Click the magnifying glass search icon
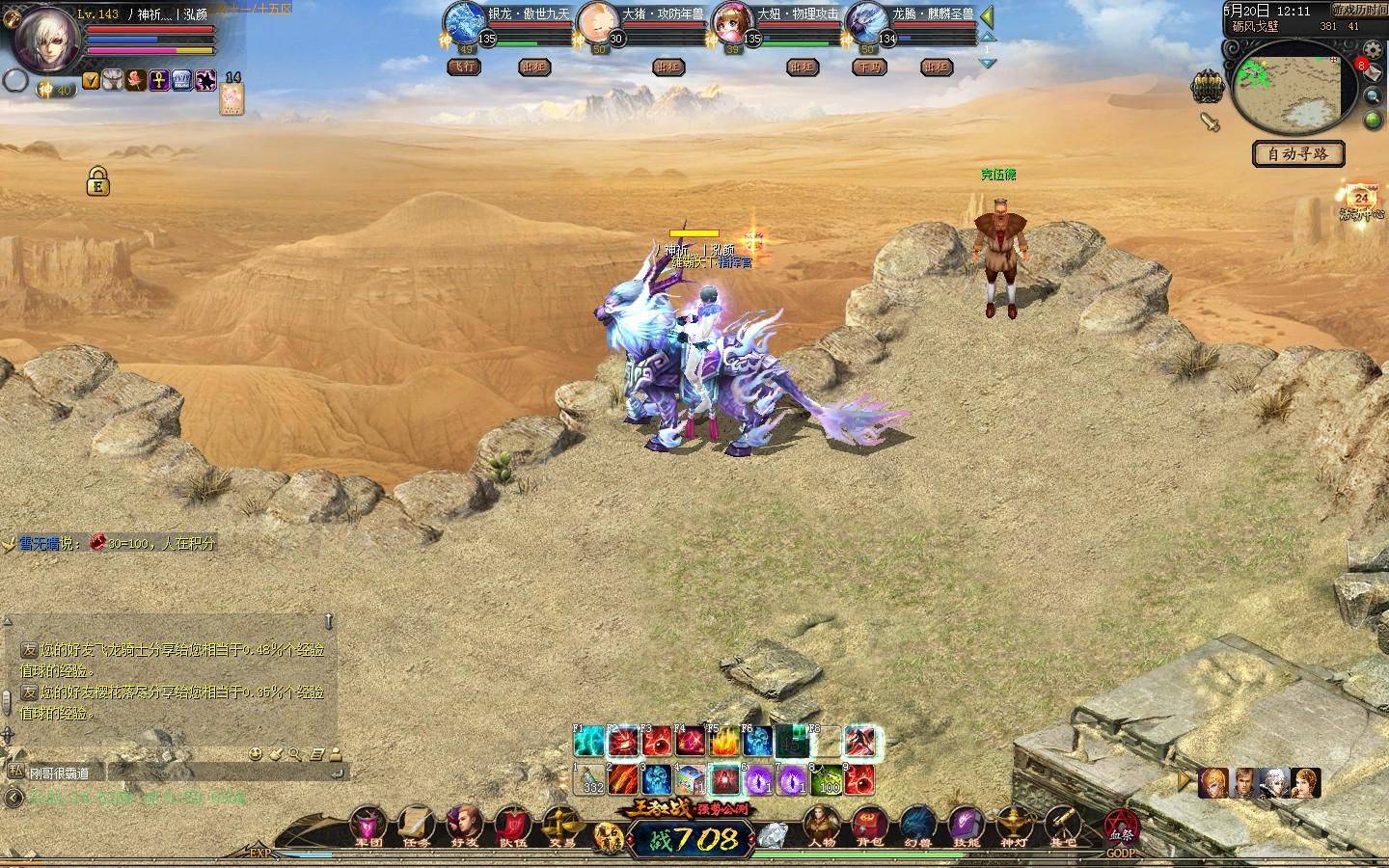Image resolution: width=1389 pixels, height=868 pixels. pyautogui.click(x=1373, y=96)
